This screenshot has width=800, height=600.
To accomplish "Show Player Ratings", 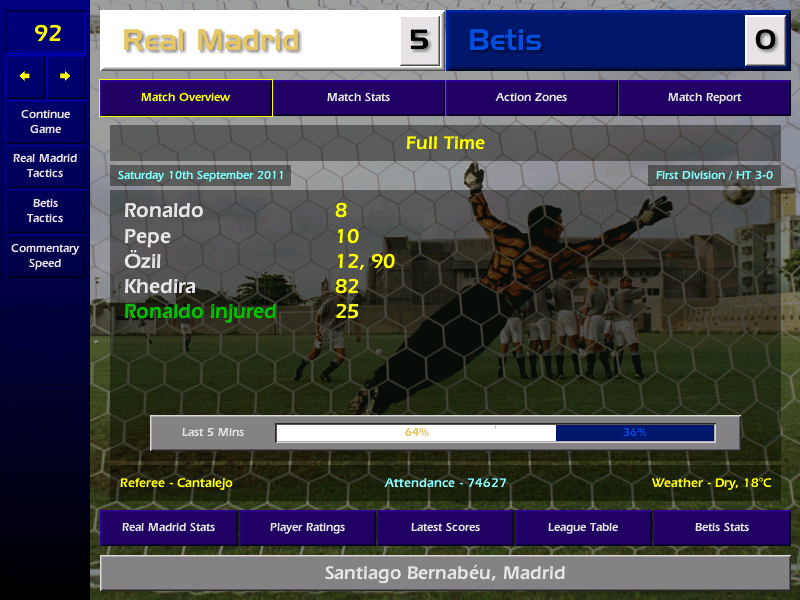I will point(307,528).
